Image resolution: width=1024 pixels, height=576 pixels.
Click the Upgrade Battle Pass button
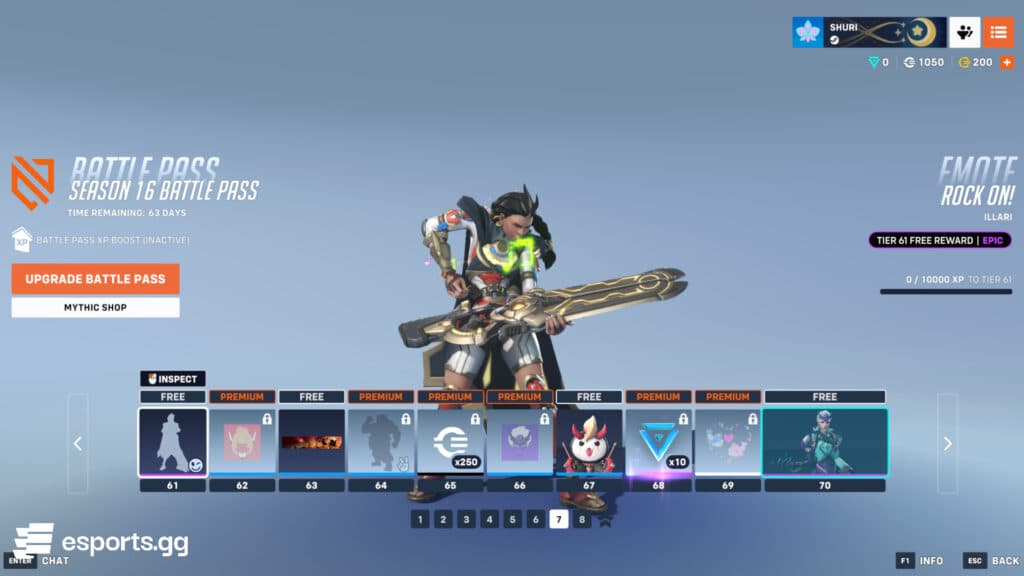[95, 279]
